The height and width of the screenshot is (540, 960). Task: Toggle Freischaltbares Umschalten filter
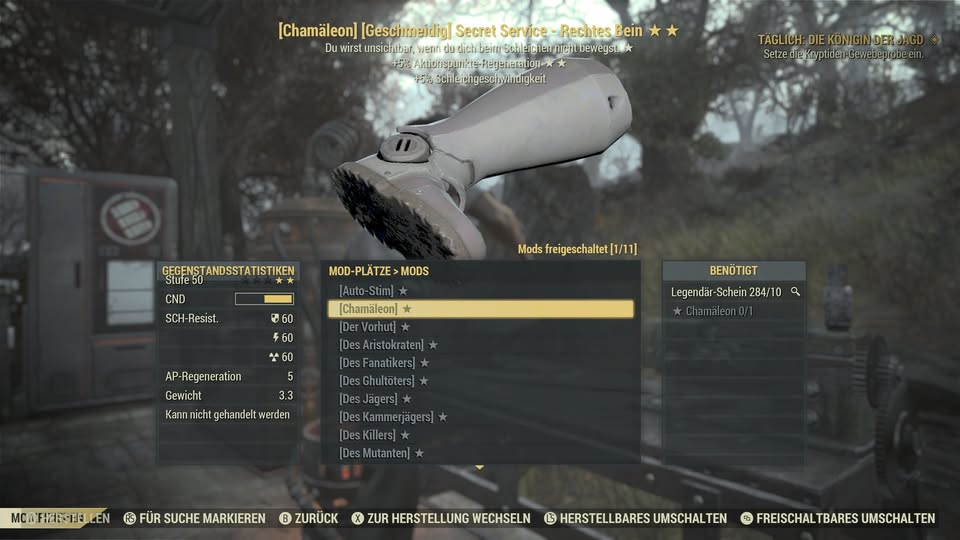pos(837,518)
